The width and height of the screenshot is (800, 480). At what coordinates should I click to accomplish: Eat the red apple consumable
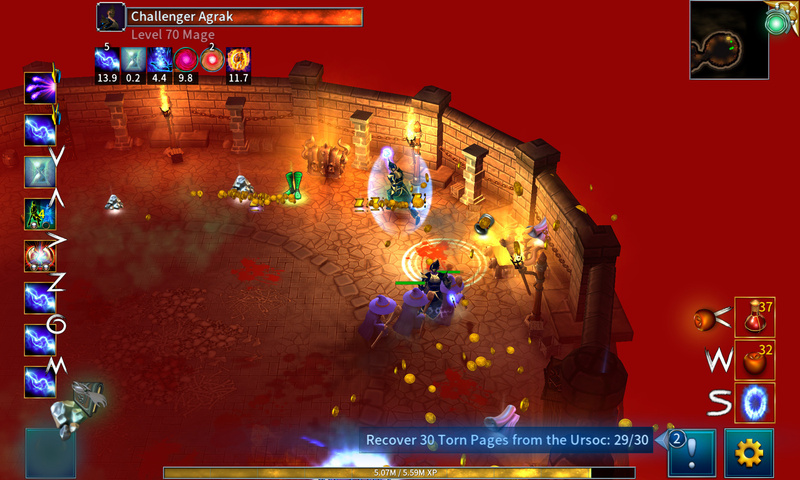pos(755,359)
